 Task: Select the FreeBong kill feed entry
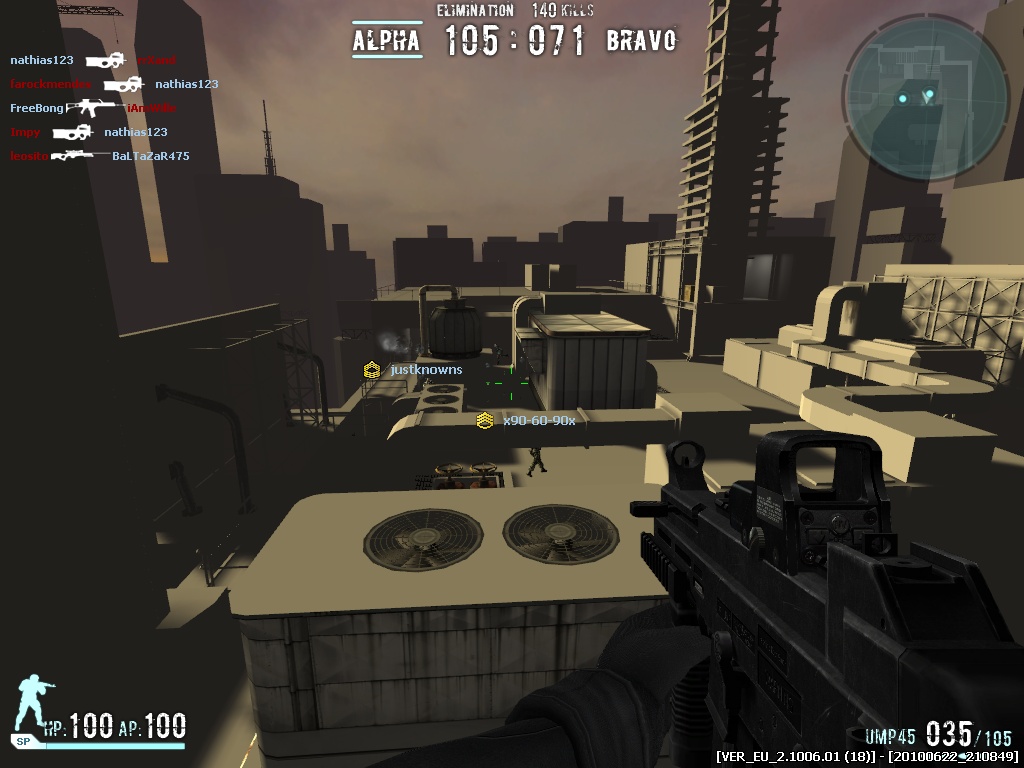coord(92,108)
